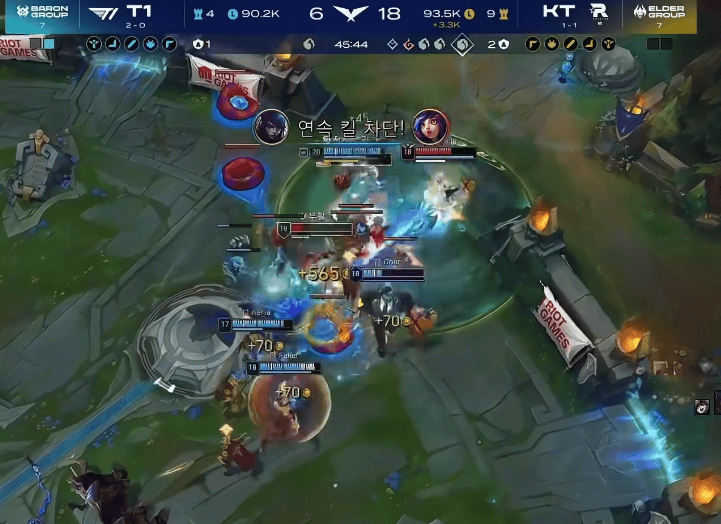This screenshot has width=721, height=524.
Task: Select the dark-haired champion portrait in kill banner
Action: click(271, 127)
